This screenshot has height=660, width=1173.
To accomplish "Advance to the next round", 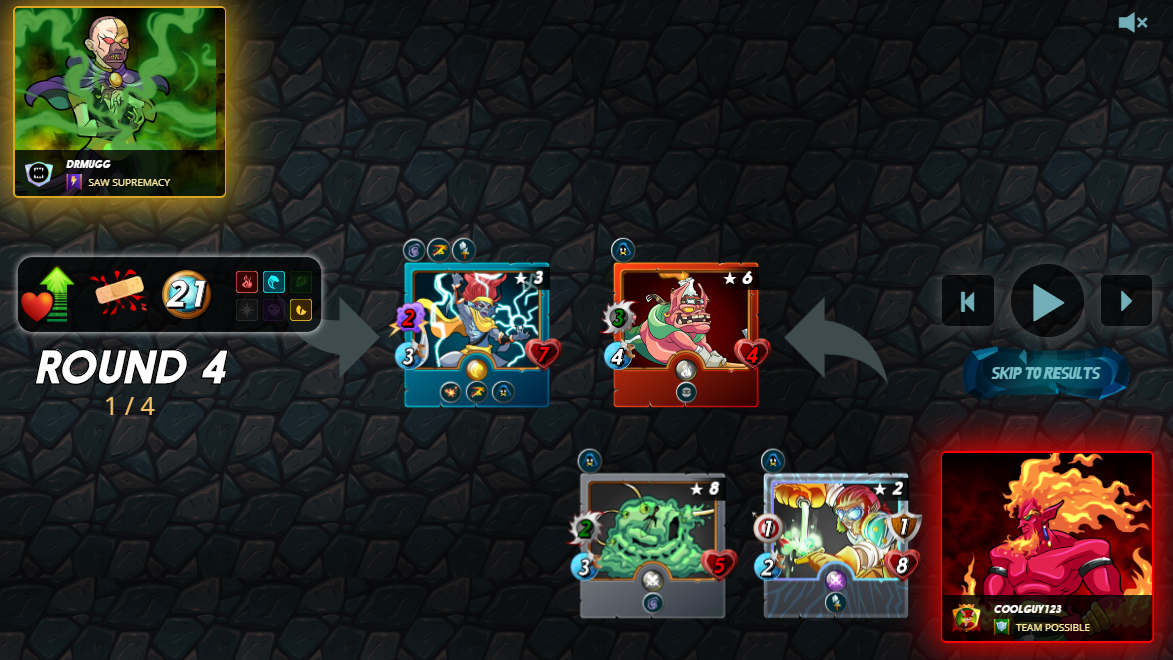I will pyautogui.click(x=1126, y=301).
